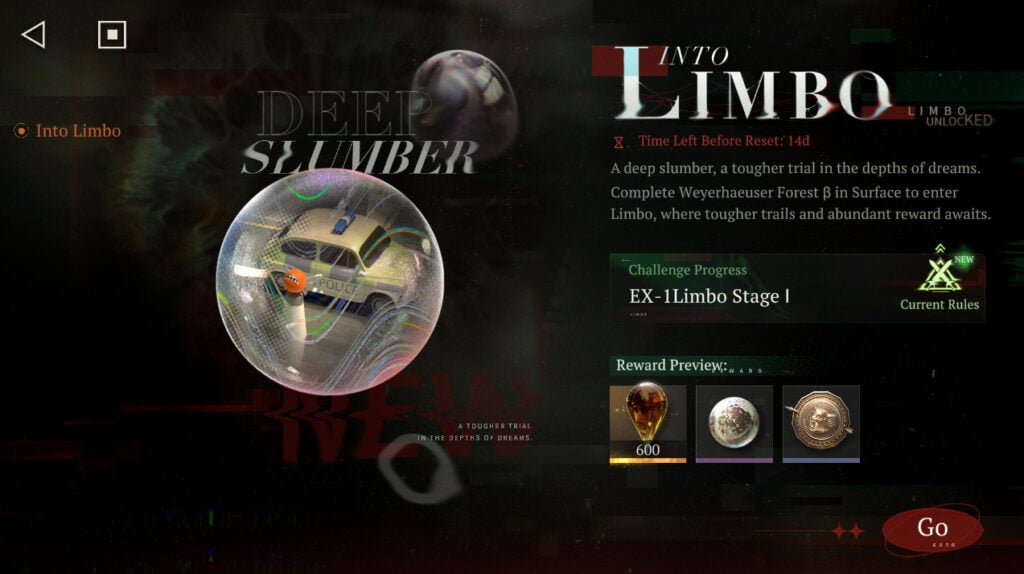Inspect the bronze medallion reward

[821, 423]
